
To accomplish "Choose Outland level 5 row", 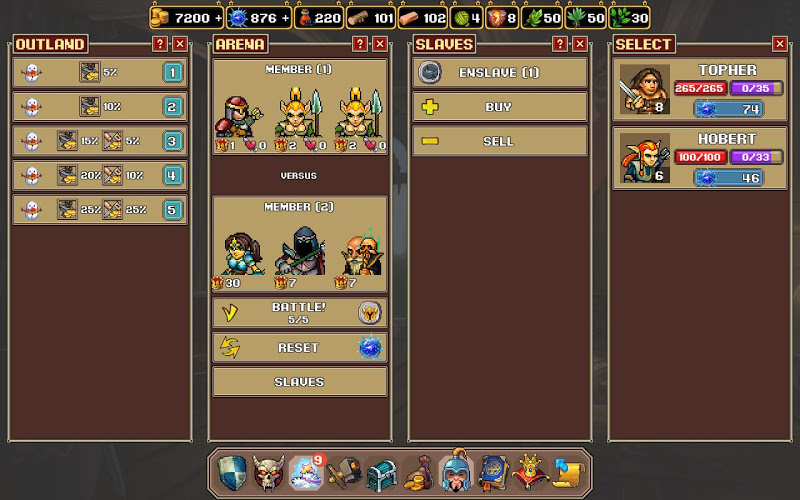I will click(100, 209).
